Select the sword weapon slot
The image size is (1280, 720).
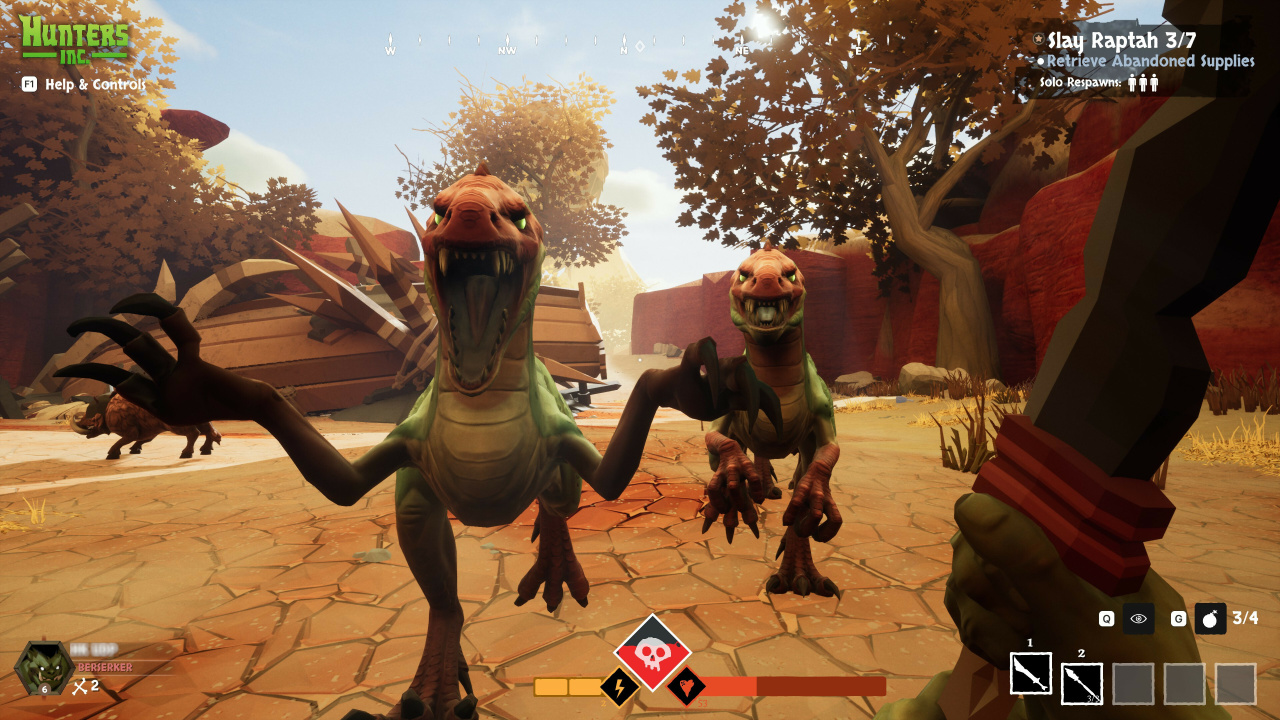[x=1030, y=673]
